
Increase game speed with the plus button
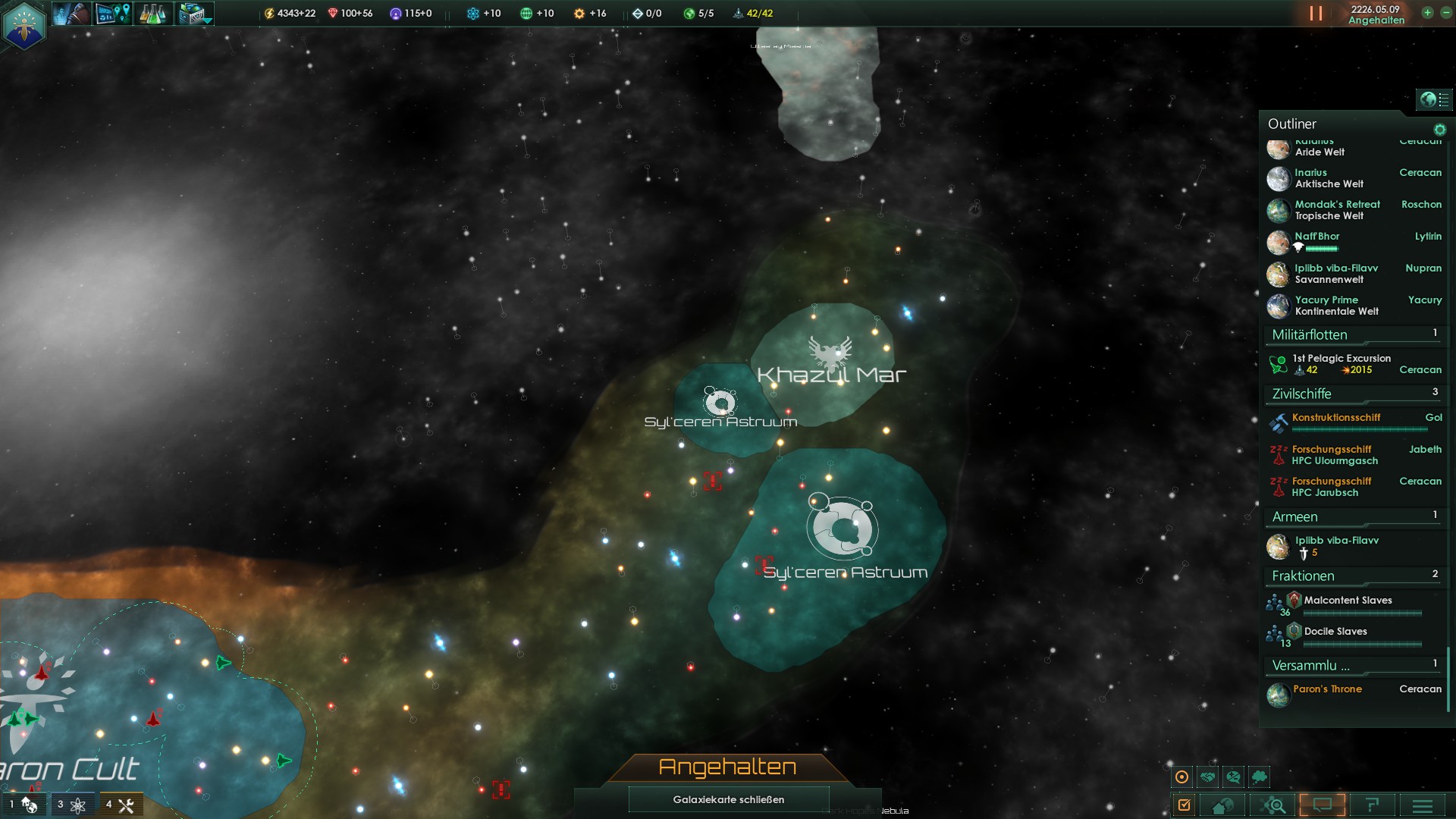[x=1427, y=13]
